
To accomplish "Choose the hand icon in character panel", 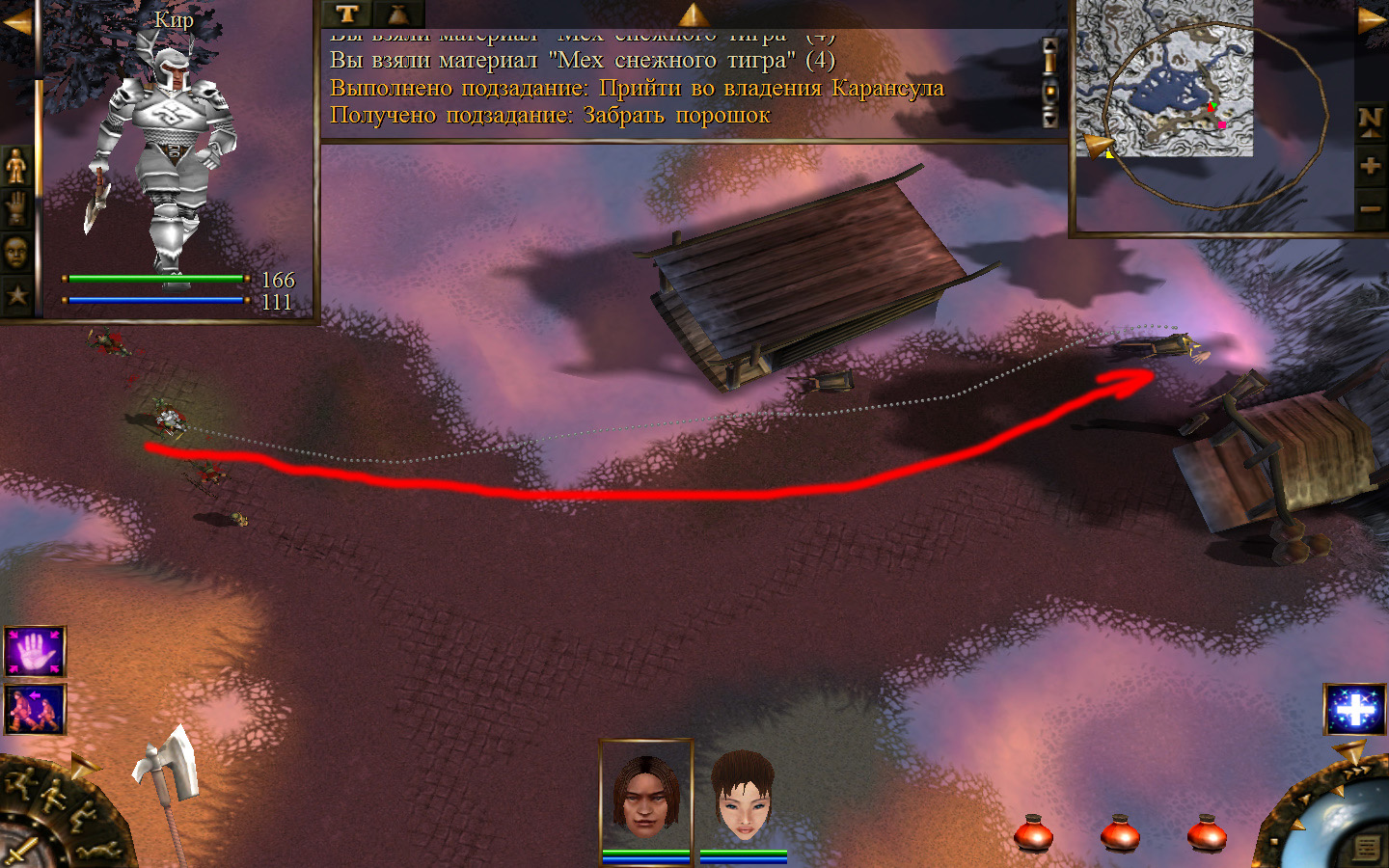I will (x=16, y=208).
